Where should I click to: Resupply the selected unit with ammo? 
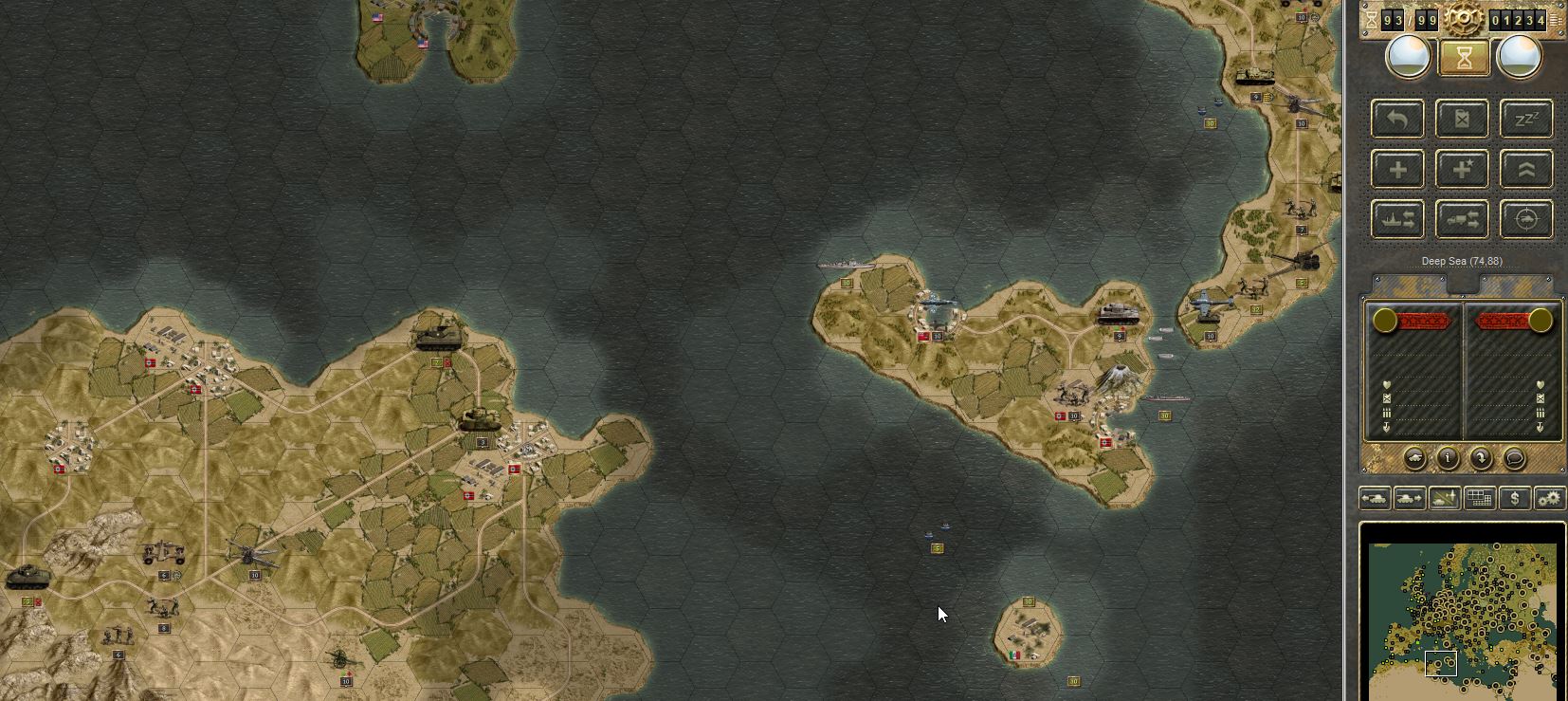point(1460,118)
